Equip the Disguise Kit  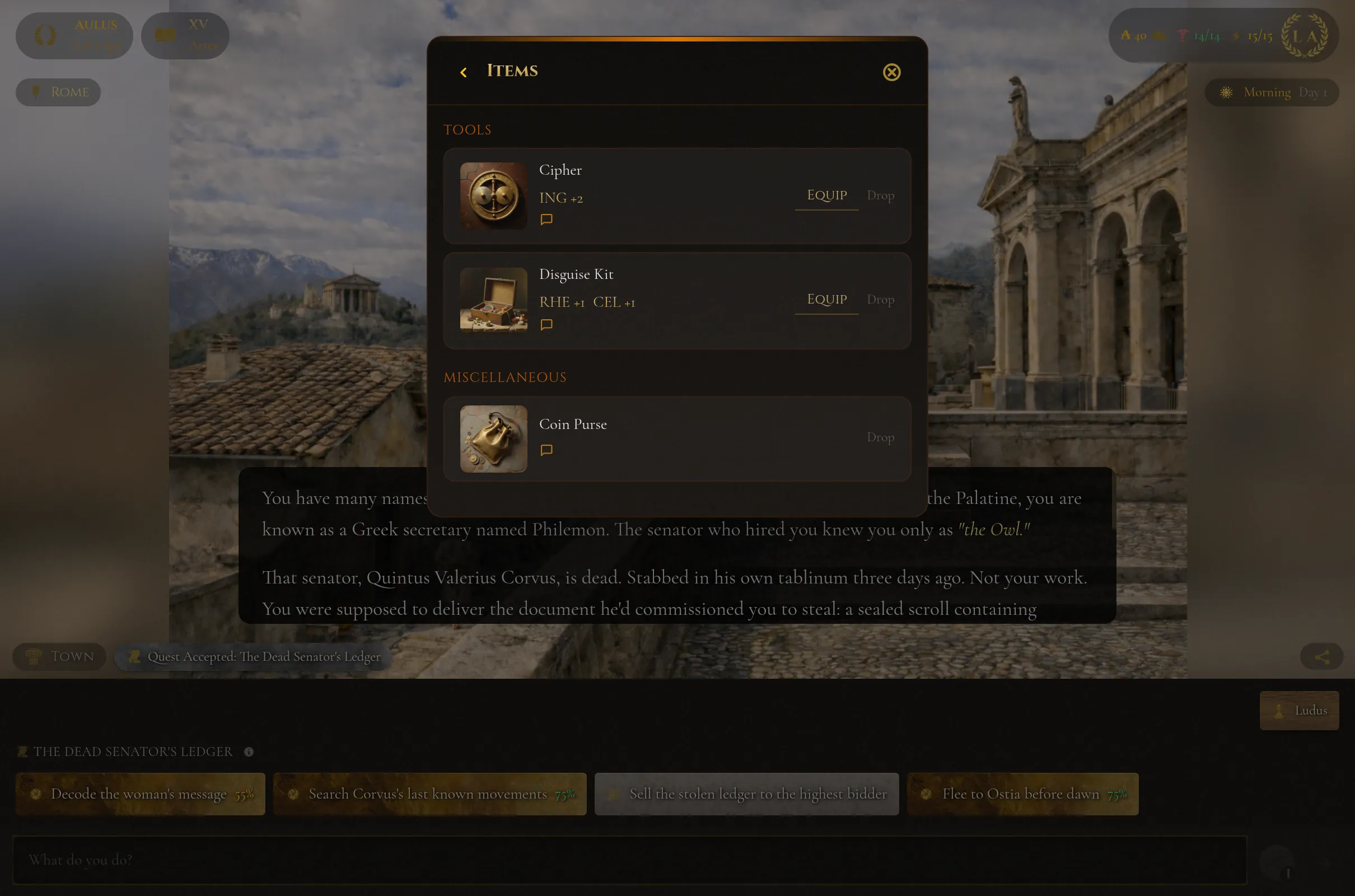[826, 300]
